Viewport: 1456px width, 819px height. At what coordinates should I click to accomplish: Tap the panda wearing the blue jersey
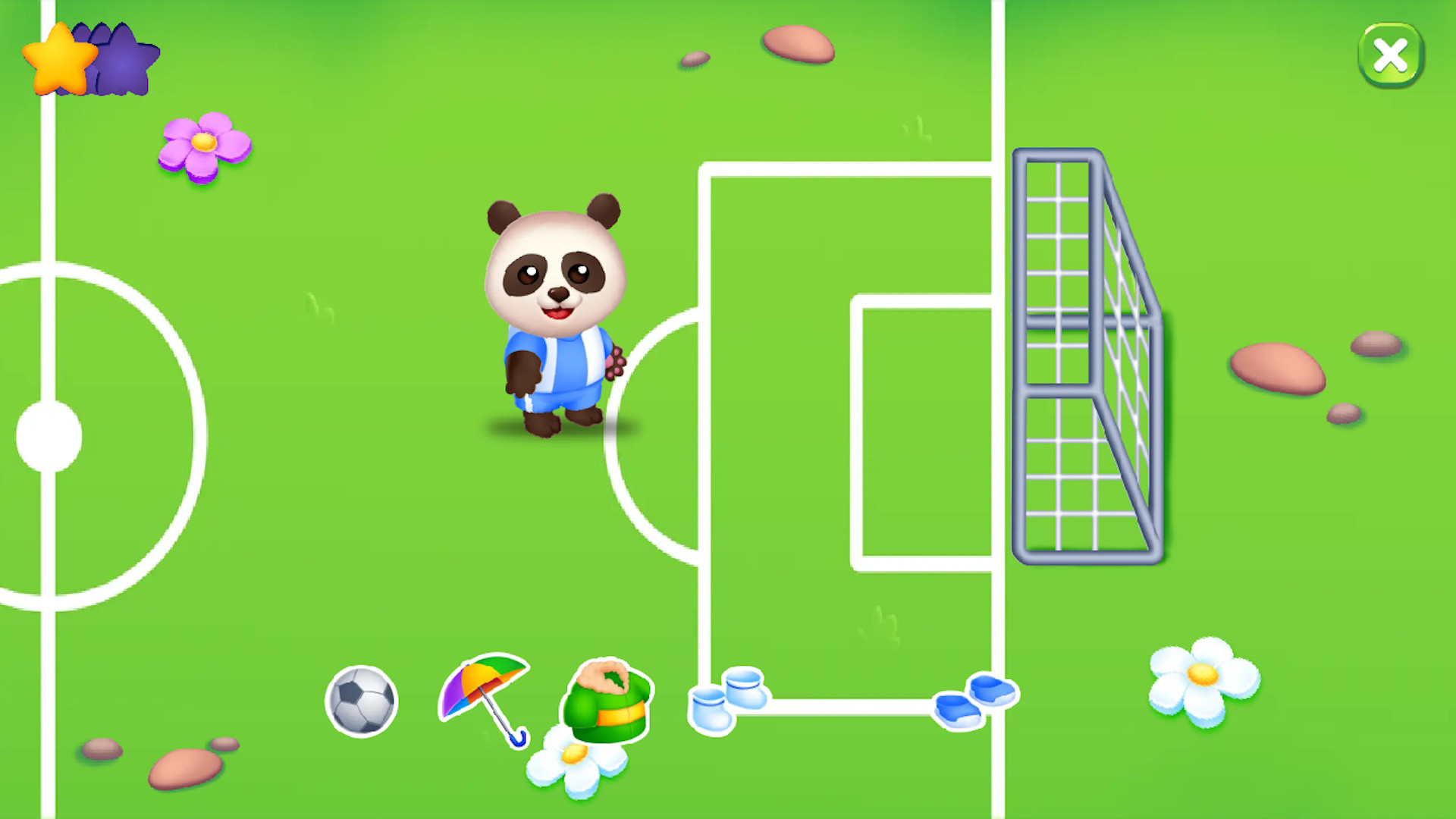pos(554,318)
